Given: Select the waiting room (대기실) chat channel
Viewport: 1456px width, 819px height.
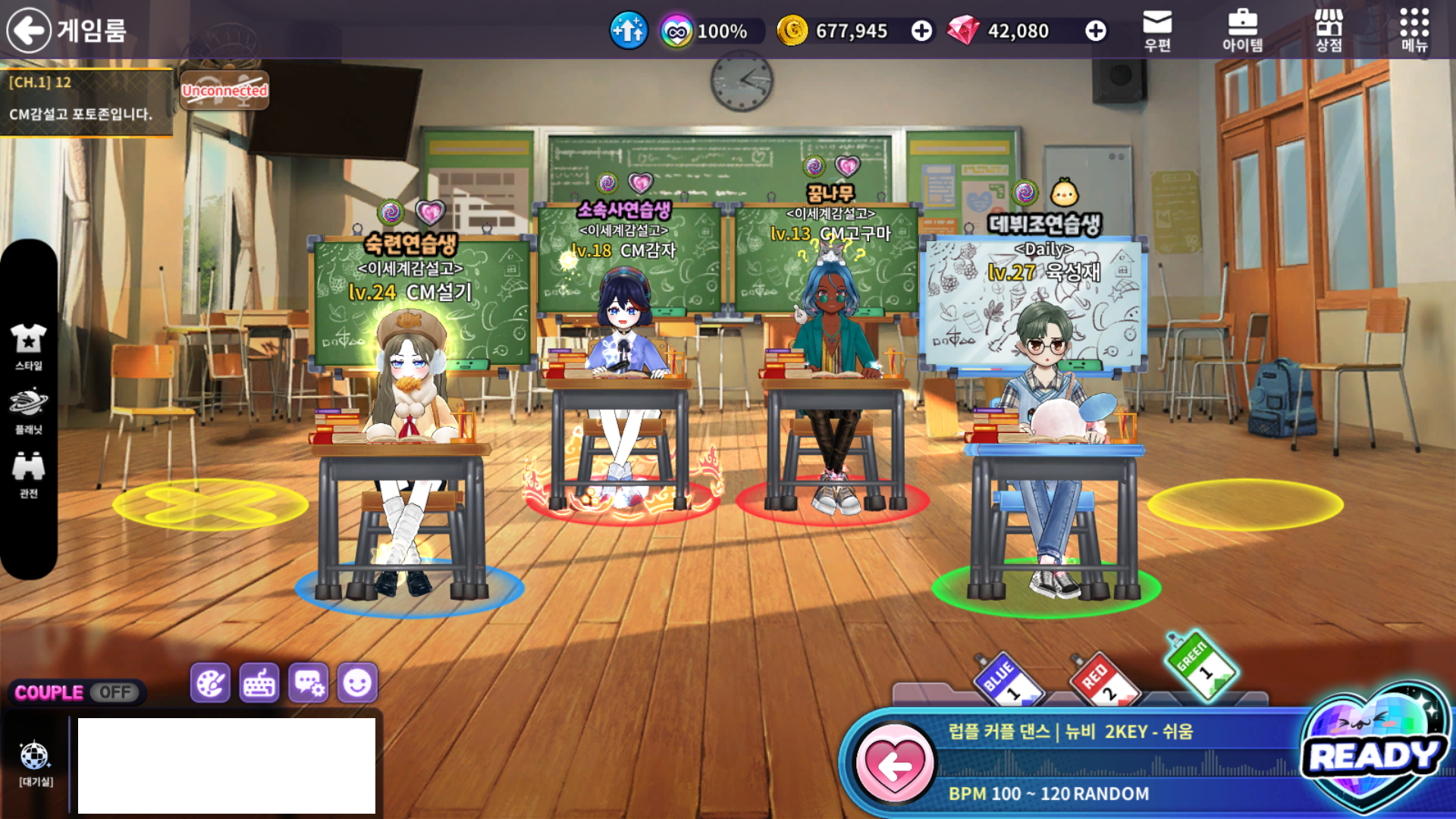Looking at the screenshot, I should (35, 763).
